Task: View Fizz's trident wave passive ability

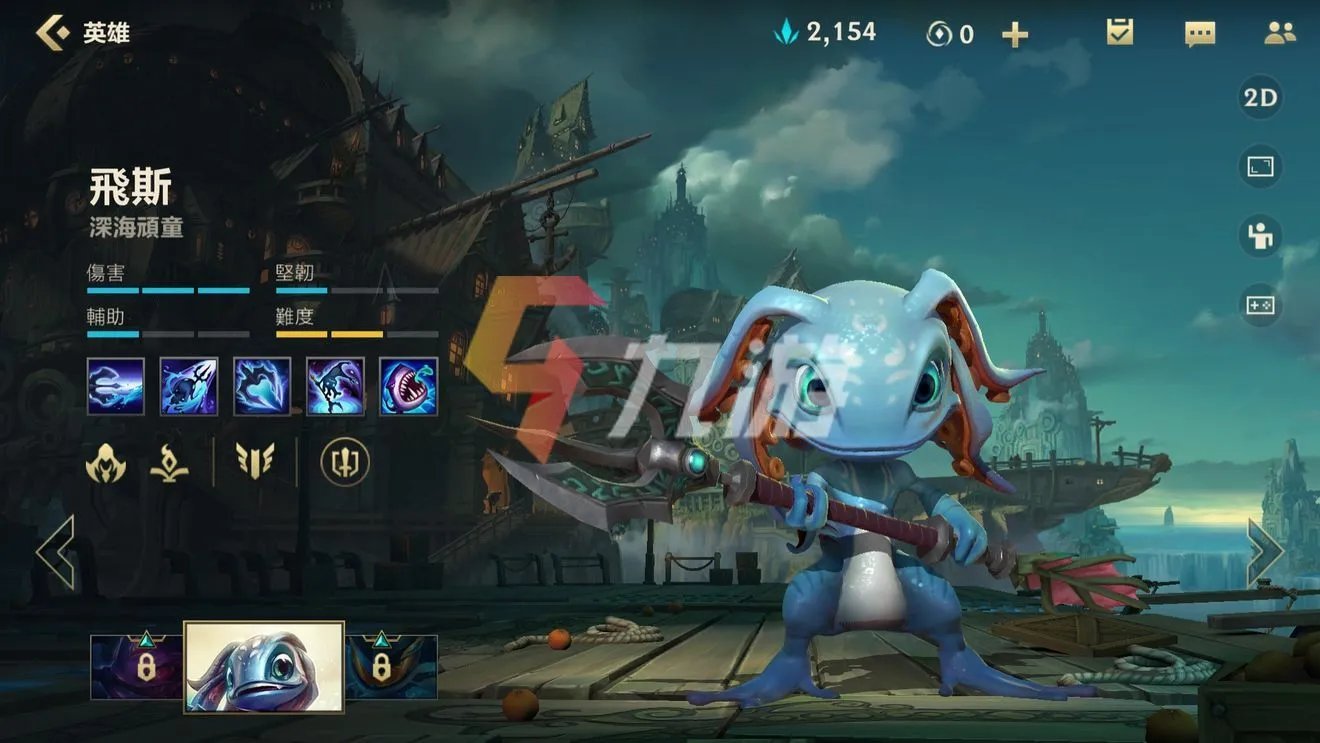Action: pos(116,387)
